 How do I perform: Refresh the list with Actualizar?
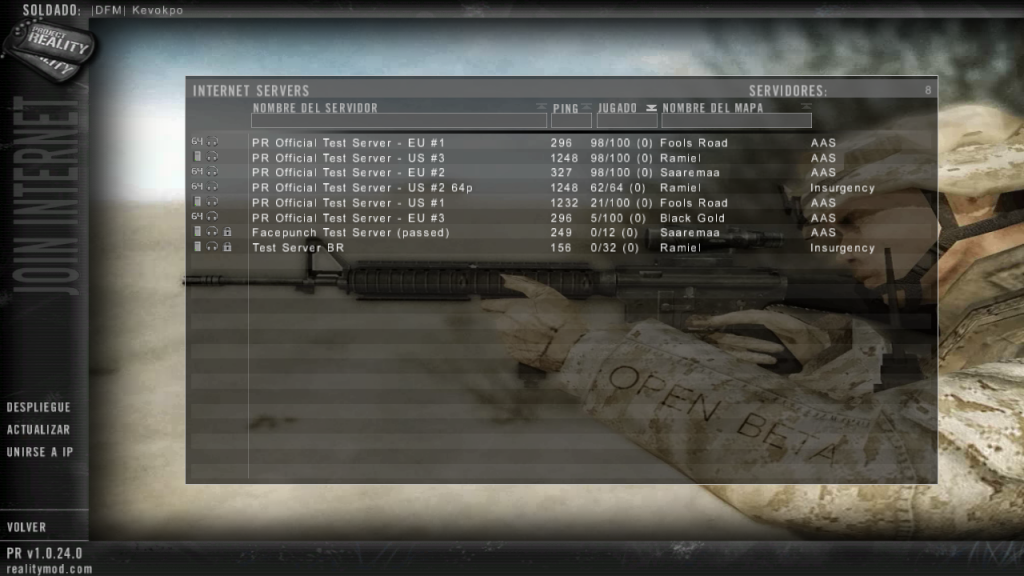pos(38,430)
